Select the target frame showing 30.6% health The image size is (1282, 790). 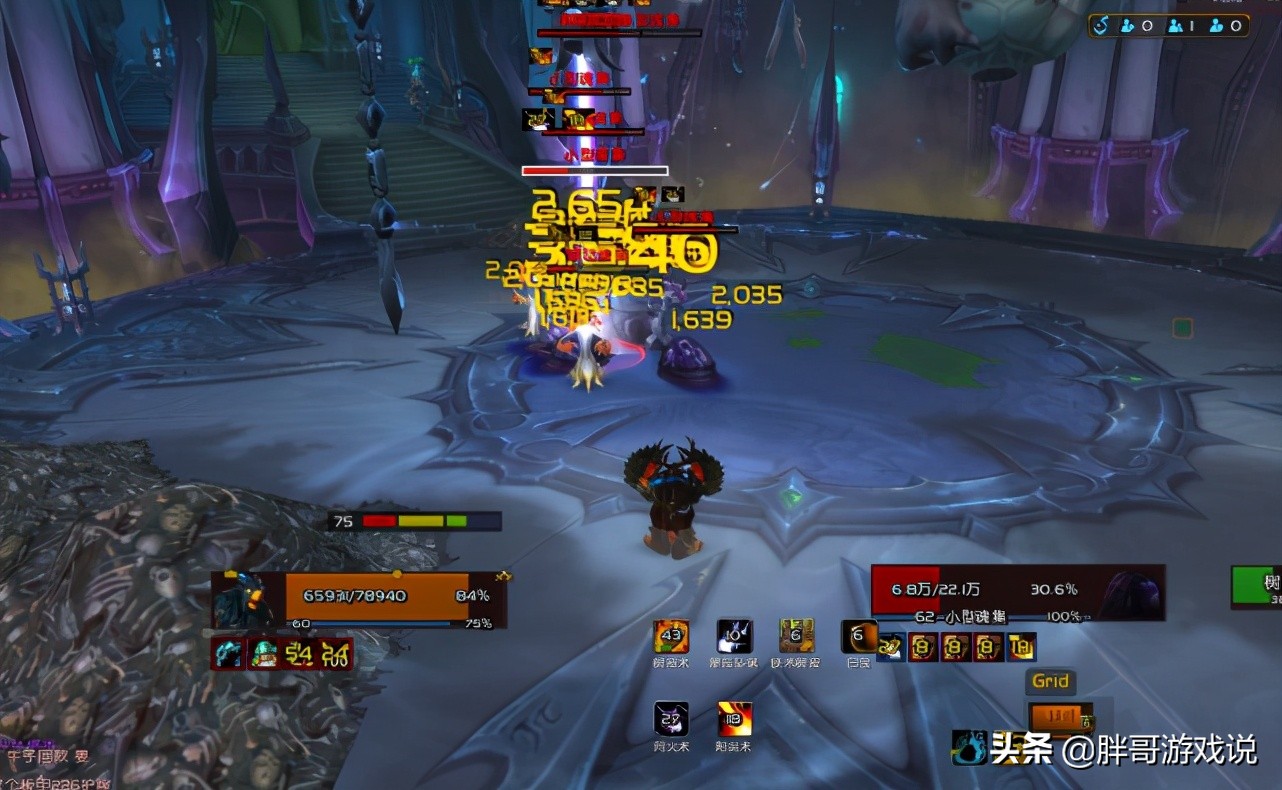pos(1017,591)
